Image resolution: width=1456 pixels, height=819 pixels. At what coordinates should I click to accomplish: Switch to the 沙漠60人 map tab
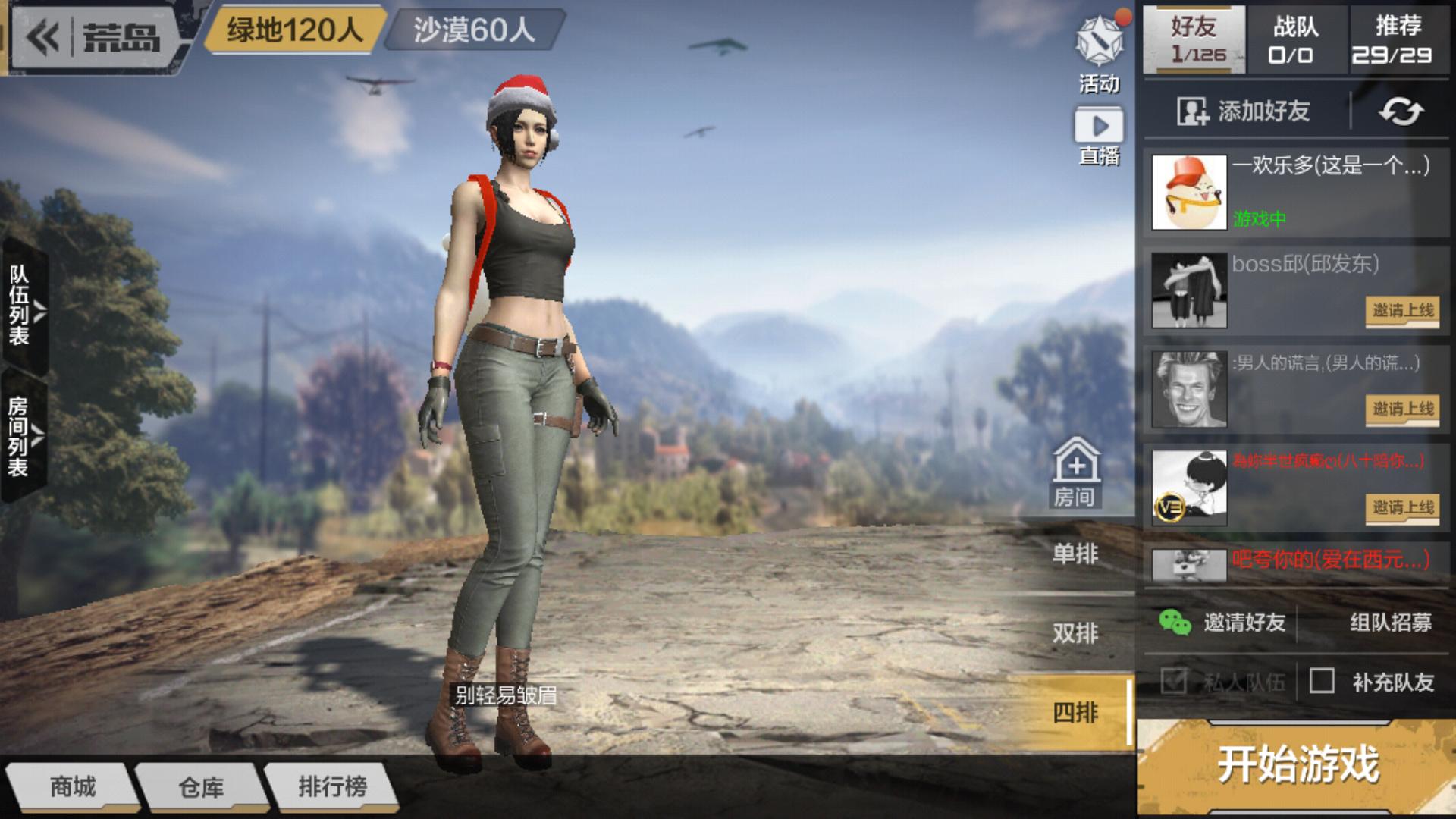pyautogui.click(x=474, y=31)
